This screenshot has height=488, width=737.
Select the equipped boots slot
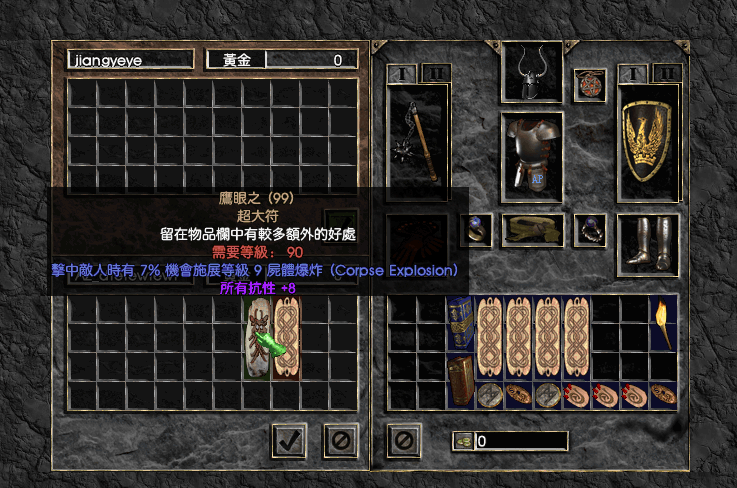tap(648, 243)
